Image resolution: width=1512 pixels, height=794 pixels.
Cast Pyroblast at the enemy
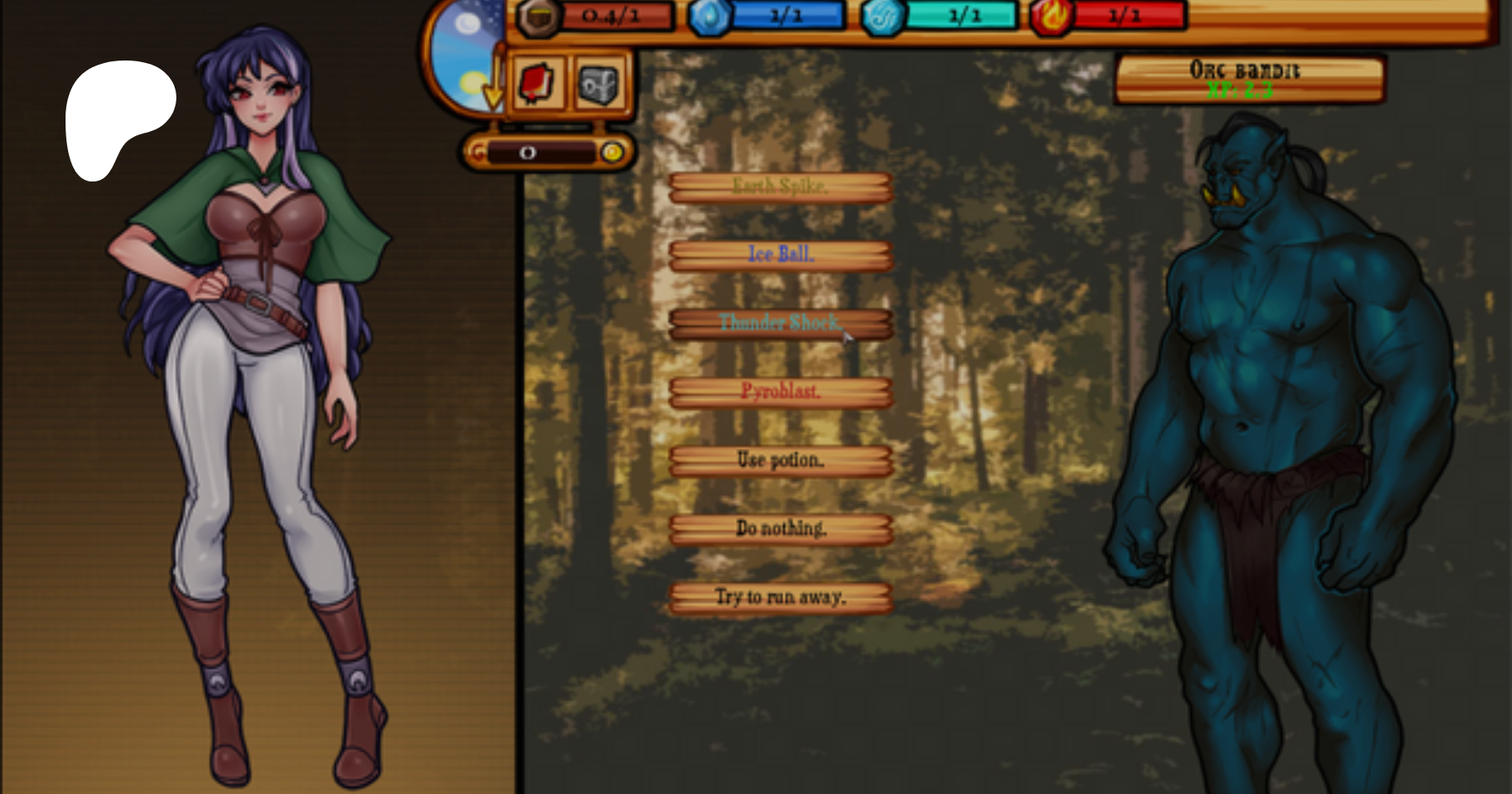(780, 392)
